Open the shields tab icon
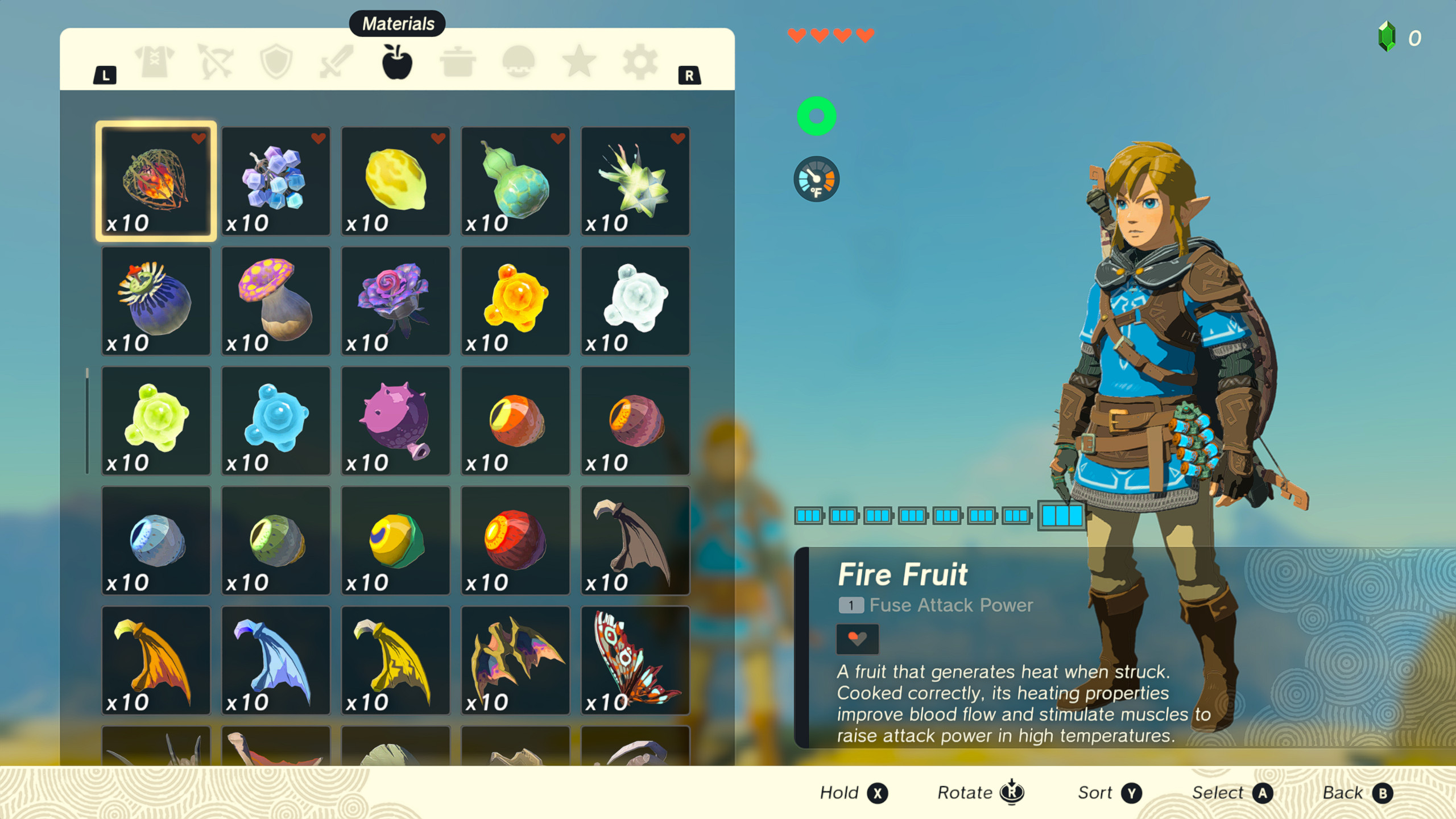The image size is (1456, 819). point(278,63)
